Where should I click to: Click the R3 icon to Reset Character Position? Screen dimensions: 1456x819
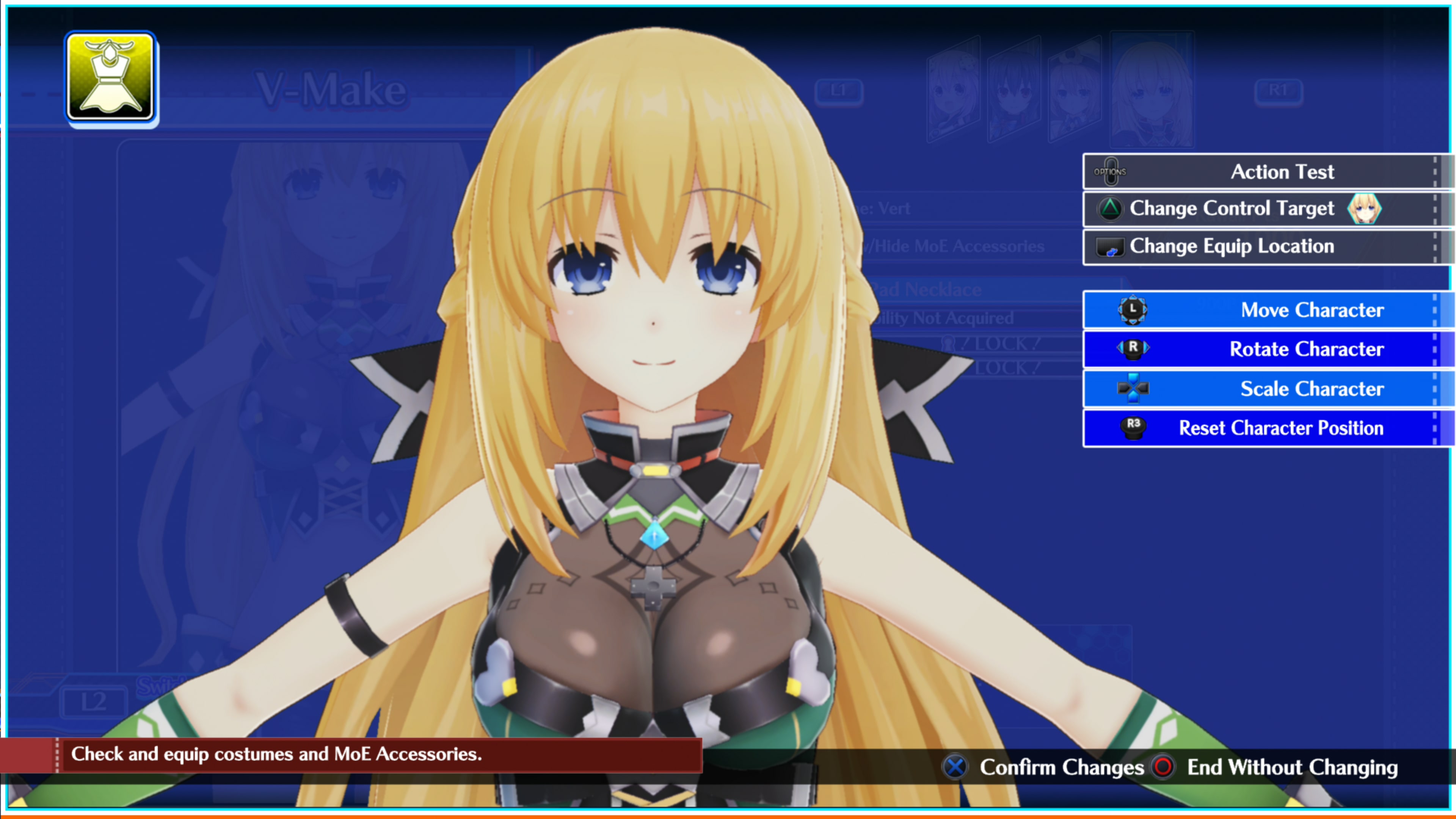[1133, 428]
